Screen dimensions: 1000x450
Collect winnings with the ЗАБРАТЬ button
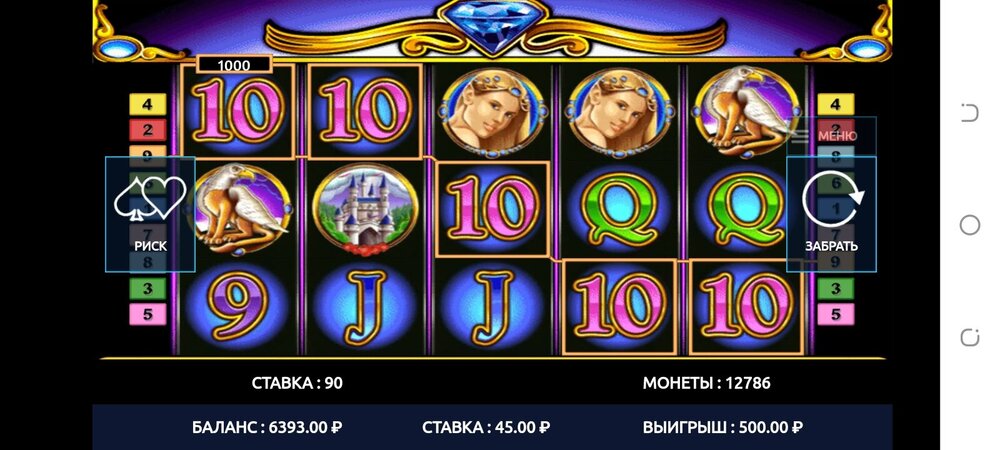point(831,214)
